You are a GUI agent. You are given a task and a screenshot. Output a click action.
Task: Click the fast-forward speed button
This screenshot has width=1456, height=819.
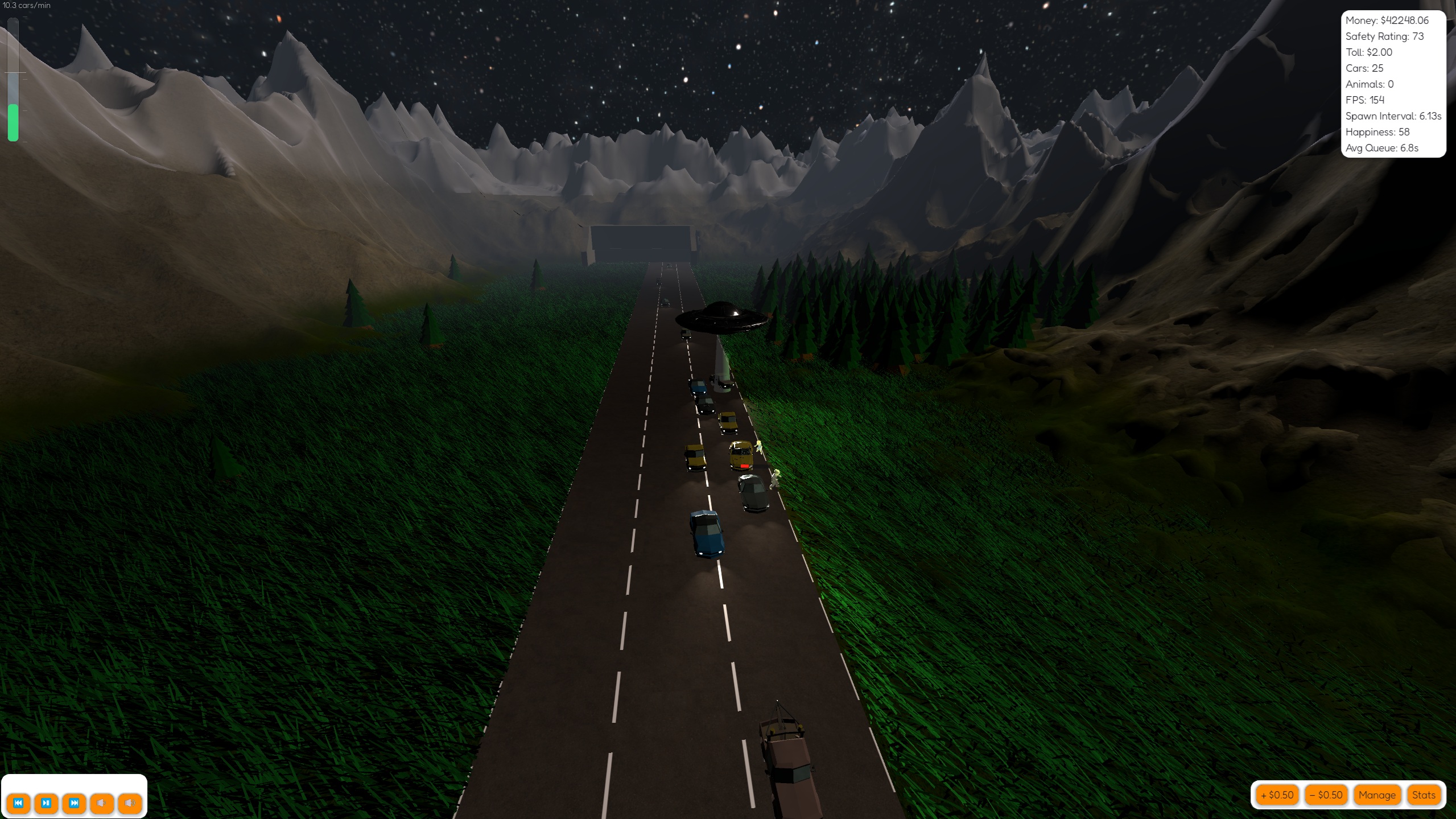pos(74,803)
